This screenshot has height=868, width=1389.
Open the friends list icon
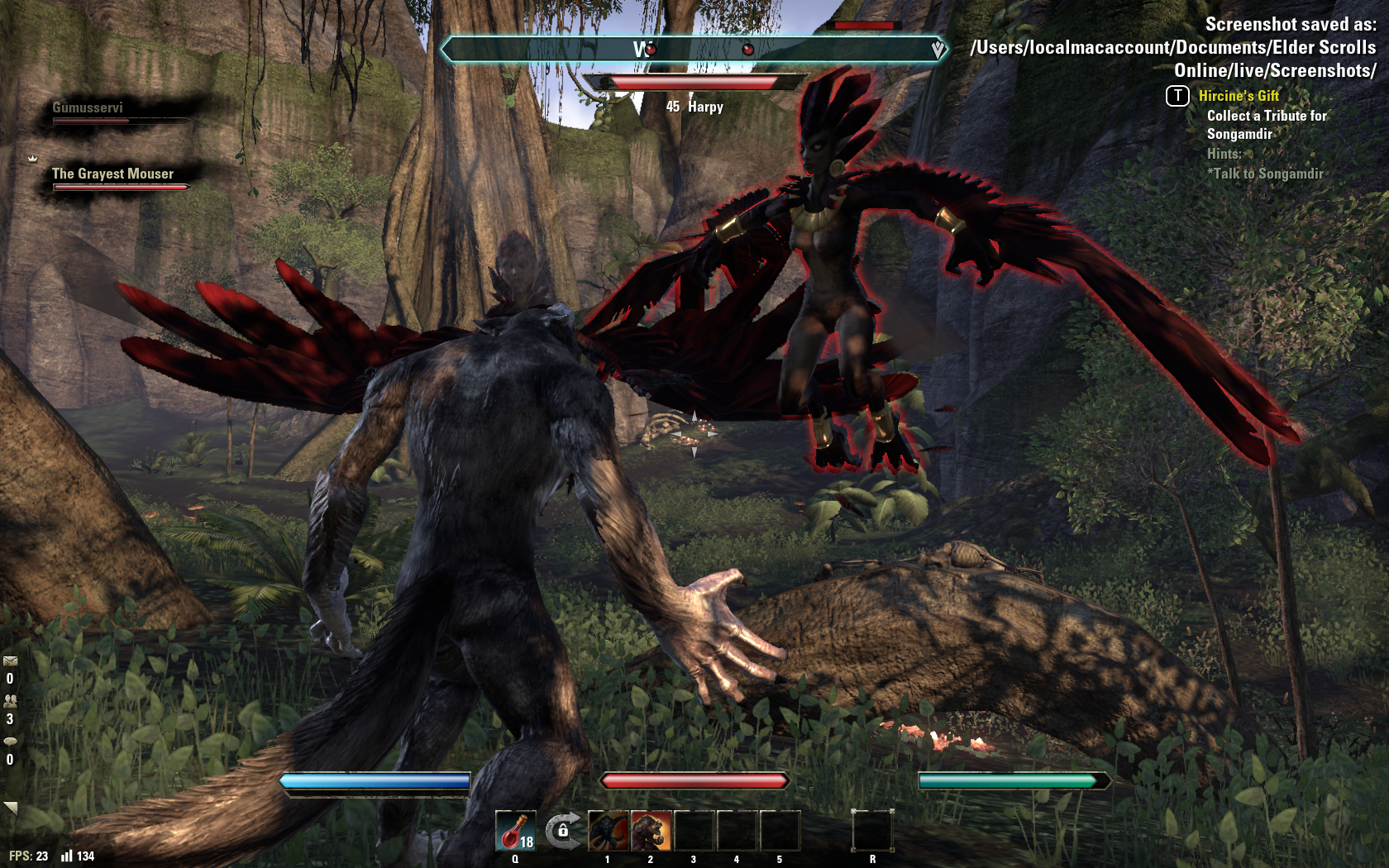click(x=10, y=701)
